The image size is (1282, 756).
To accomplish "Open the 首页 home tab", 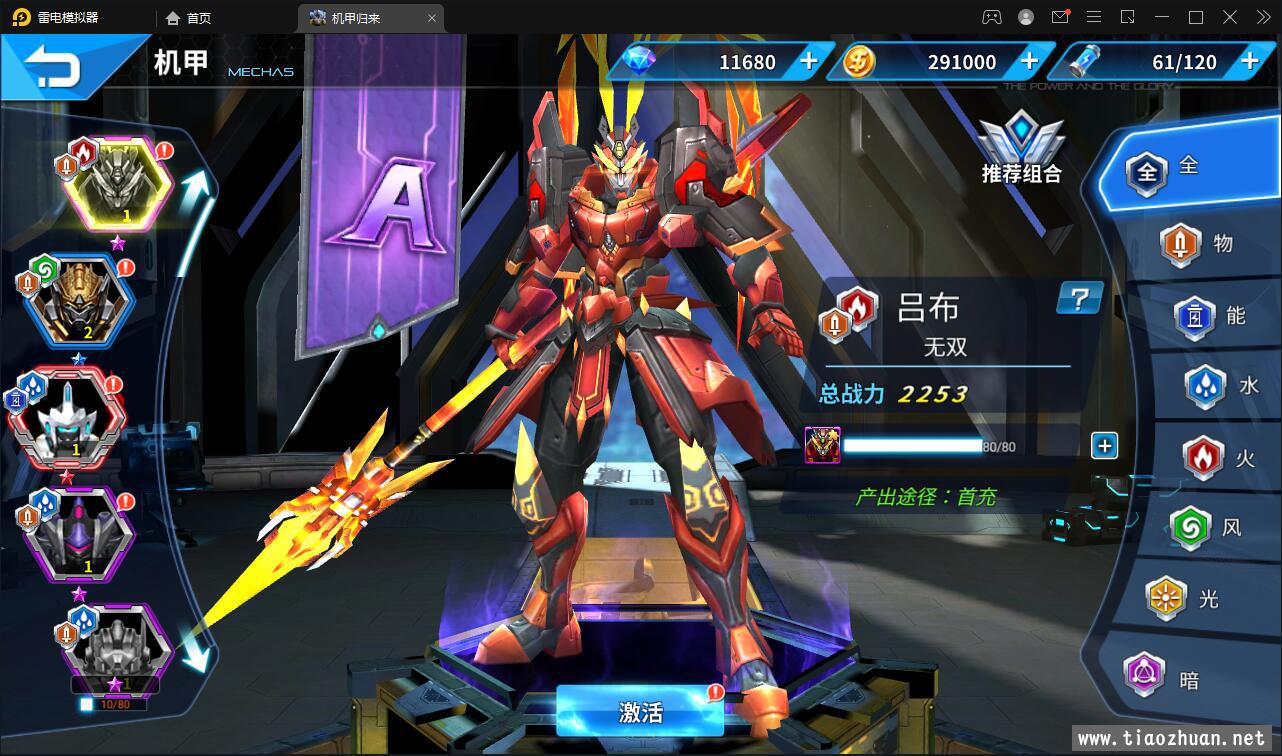I will coord(188,18).
